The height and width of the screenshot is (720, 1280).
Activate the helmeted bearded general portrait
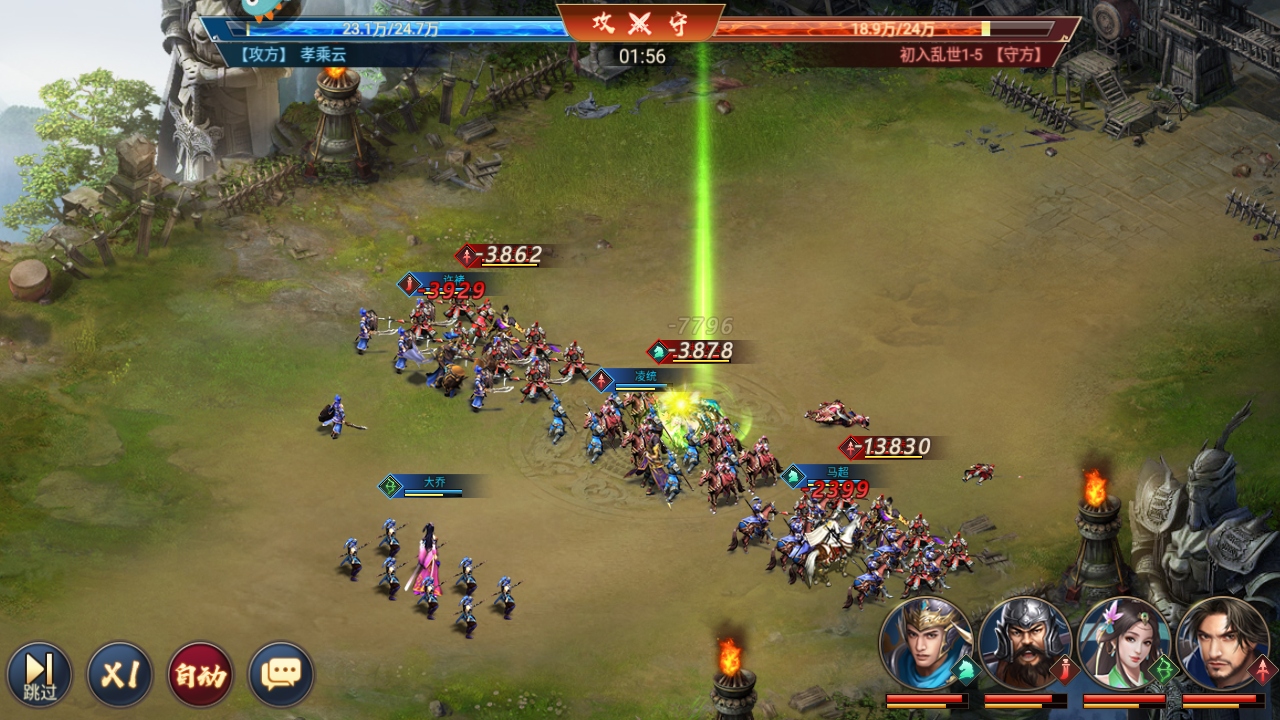click(1024, 644)
